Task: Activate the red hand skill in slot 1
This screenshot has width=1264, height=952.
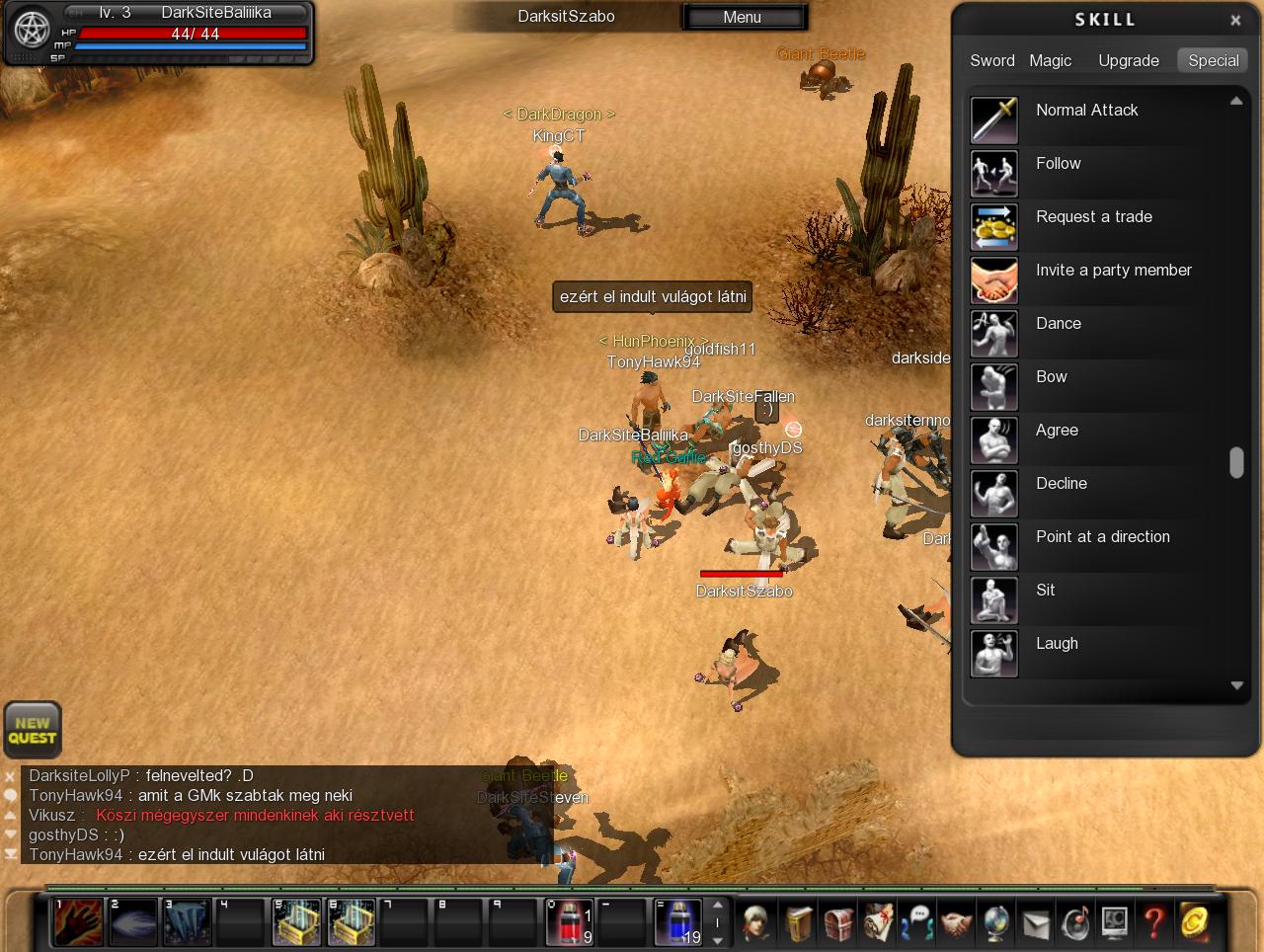Action: 78,922
